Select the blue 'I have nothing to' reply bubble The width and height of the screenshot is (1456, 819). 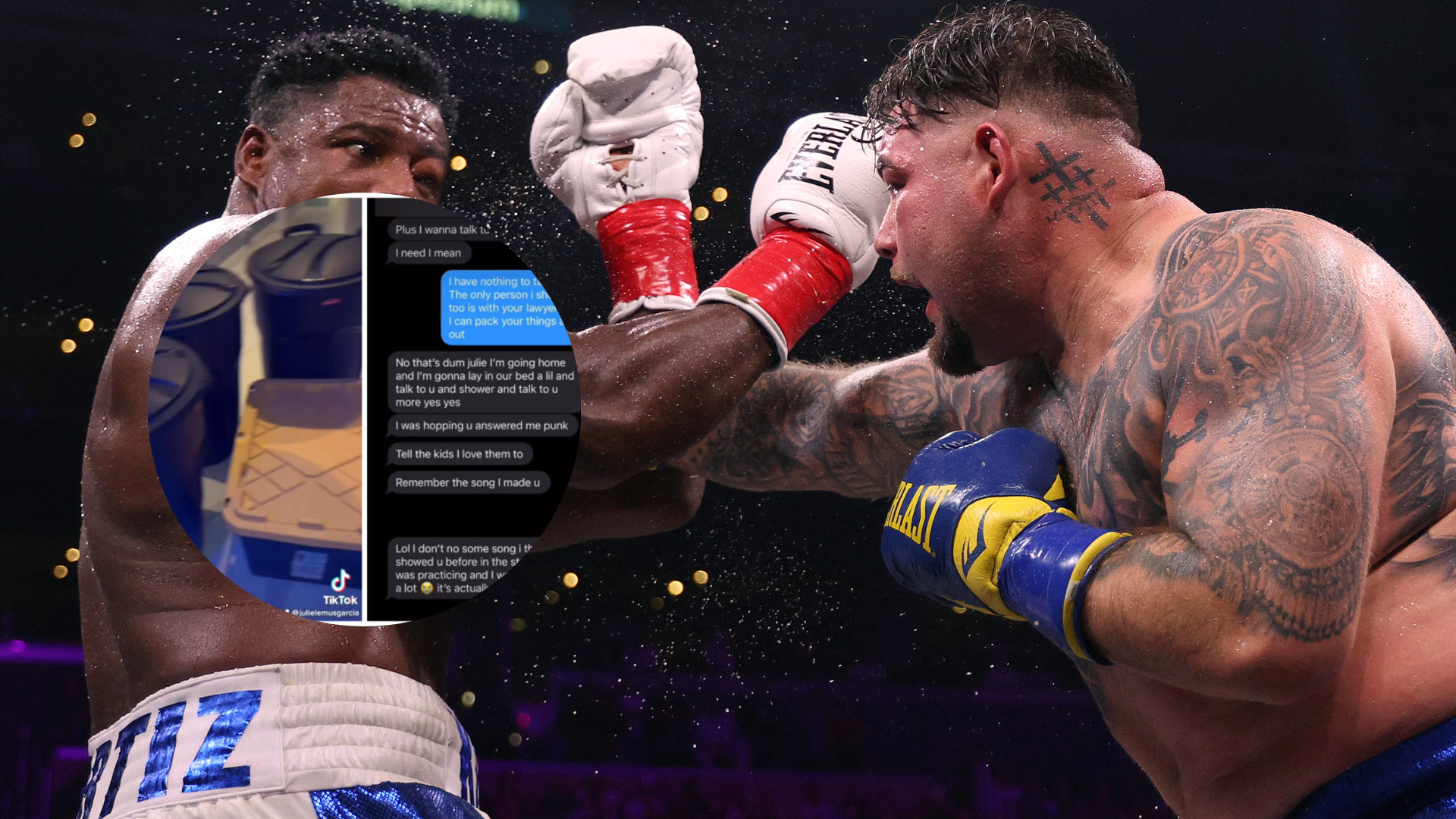coord(500,306)
